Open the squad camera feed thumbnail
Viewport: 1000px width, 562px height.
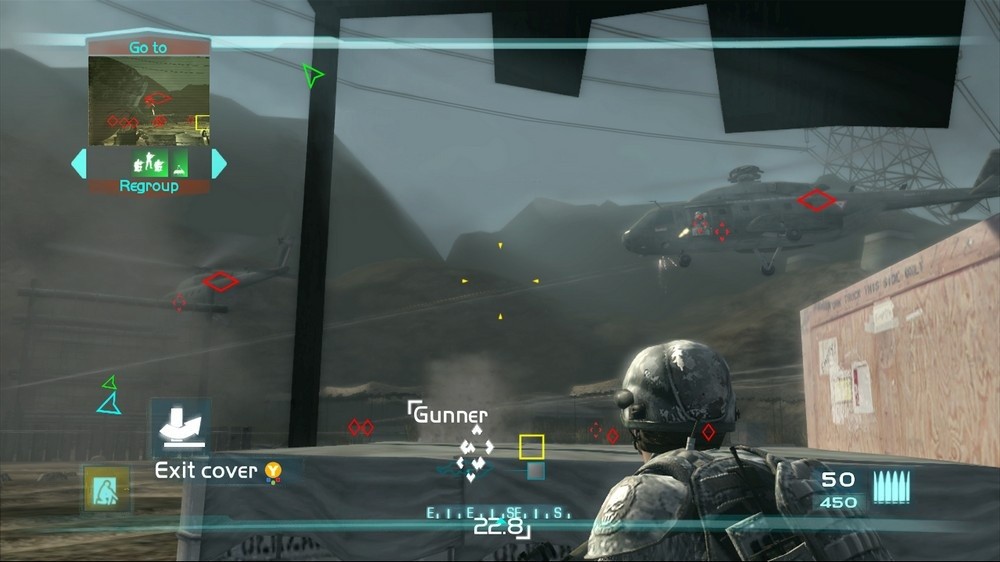point(149,100)
